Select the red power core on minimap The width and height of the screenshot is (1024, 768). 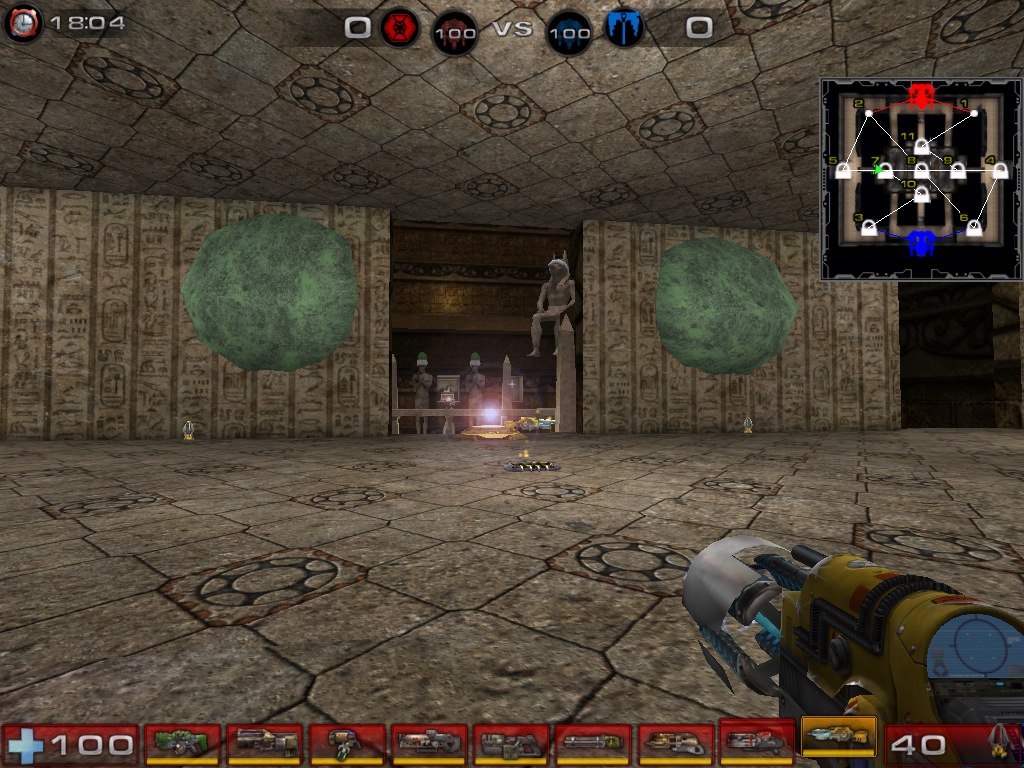pos(921,96)
